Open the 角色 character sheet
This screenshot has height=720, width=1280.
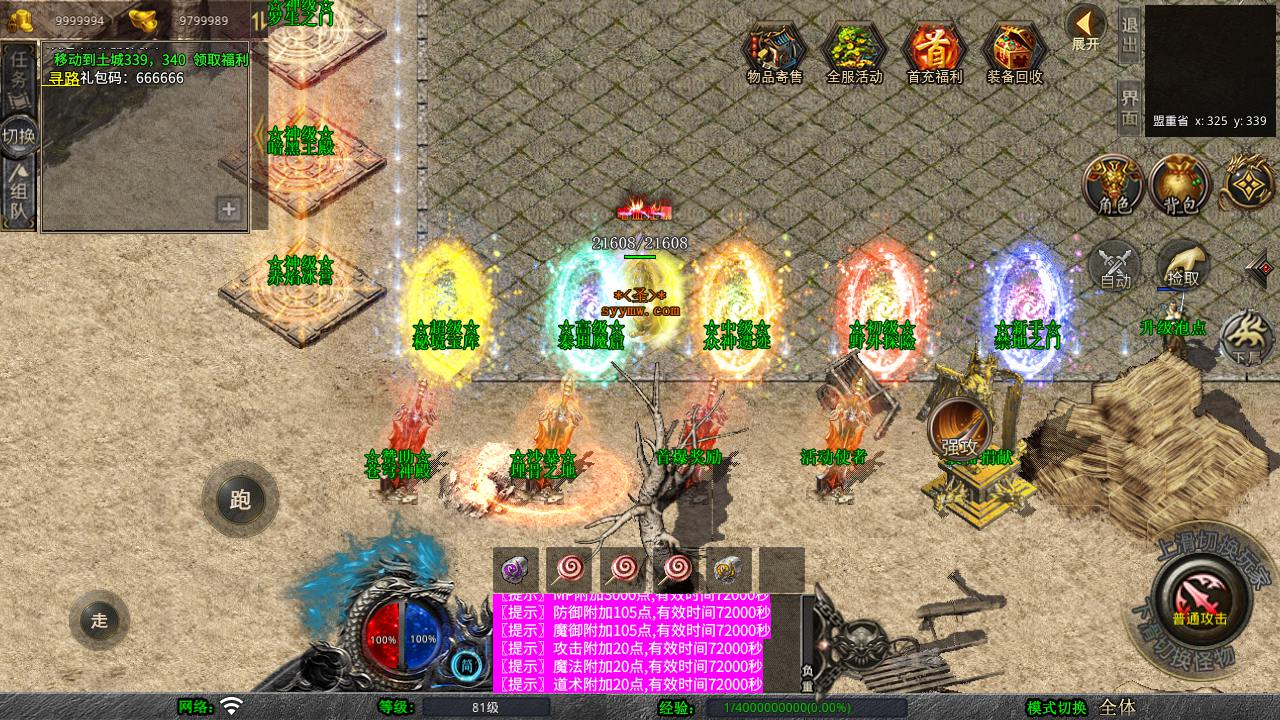[x=1114, y=186]
